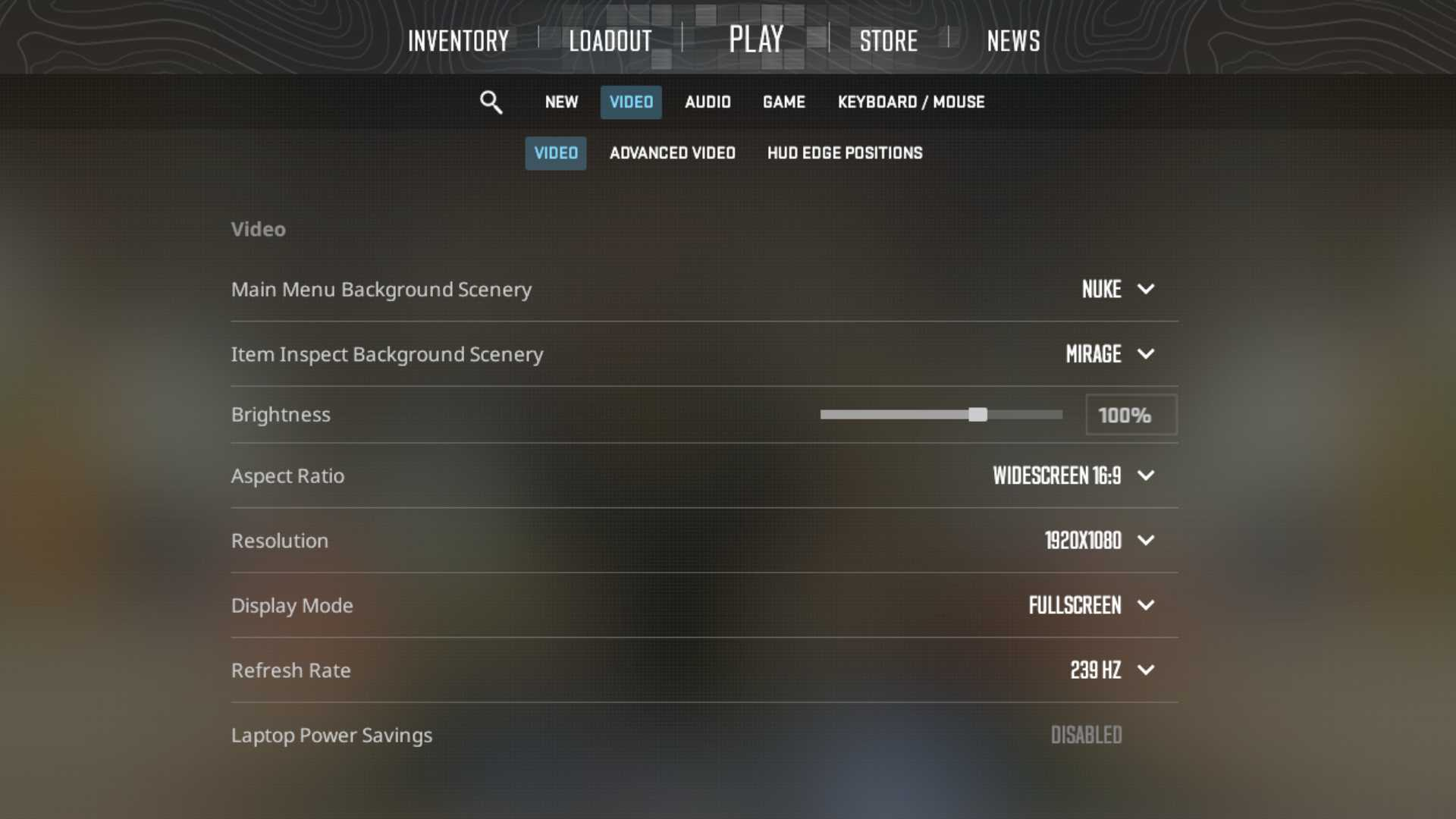1456x819 pixels.
Task: Click the Item Inspect Background chevron icon
Action: point(1146,354)
